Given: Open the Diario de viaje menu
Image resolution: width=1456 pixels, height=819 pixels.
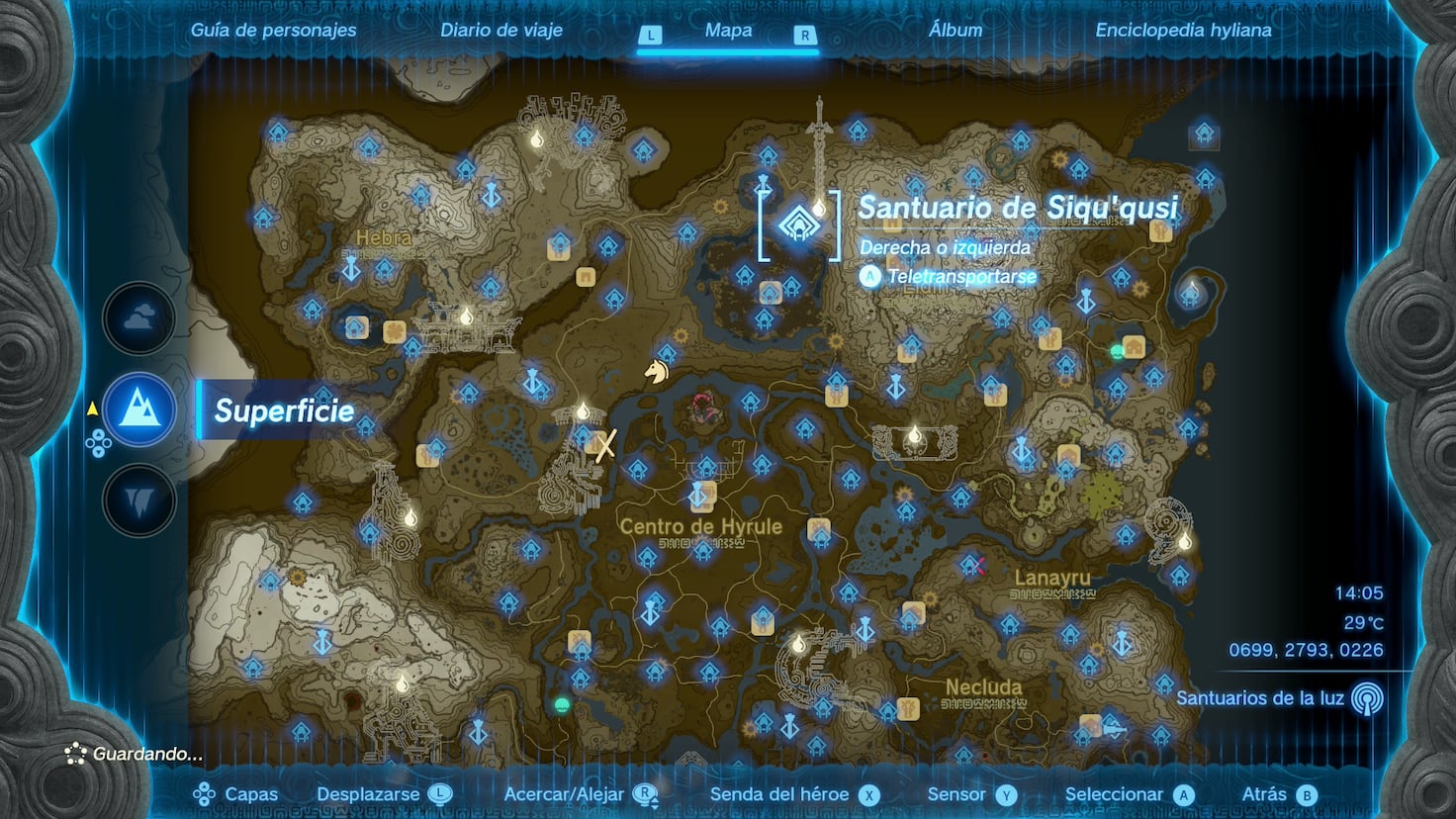Looking at the screenshot, I should pos(500,30).
